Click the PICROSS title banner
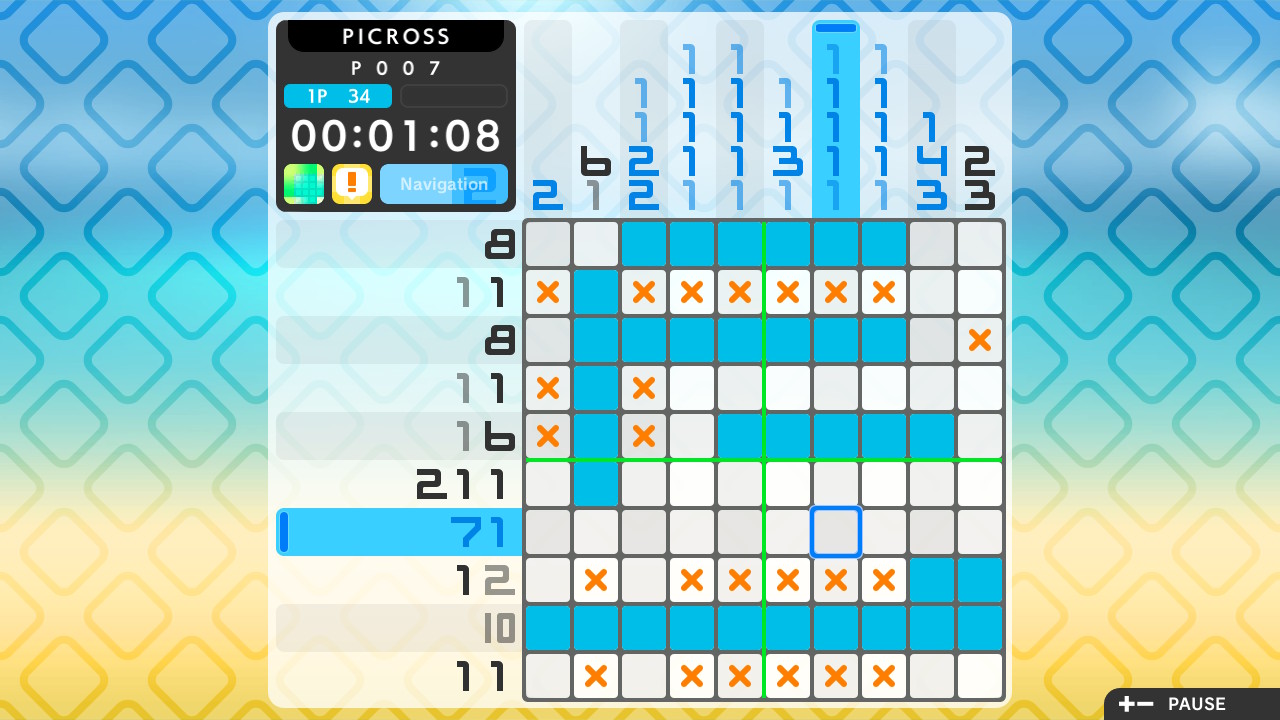 tap(396, 36)
